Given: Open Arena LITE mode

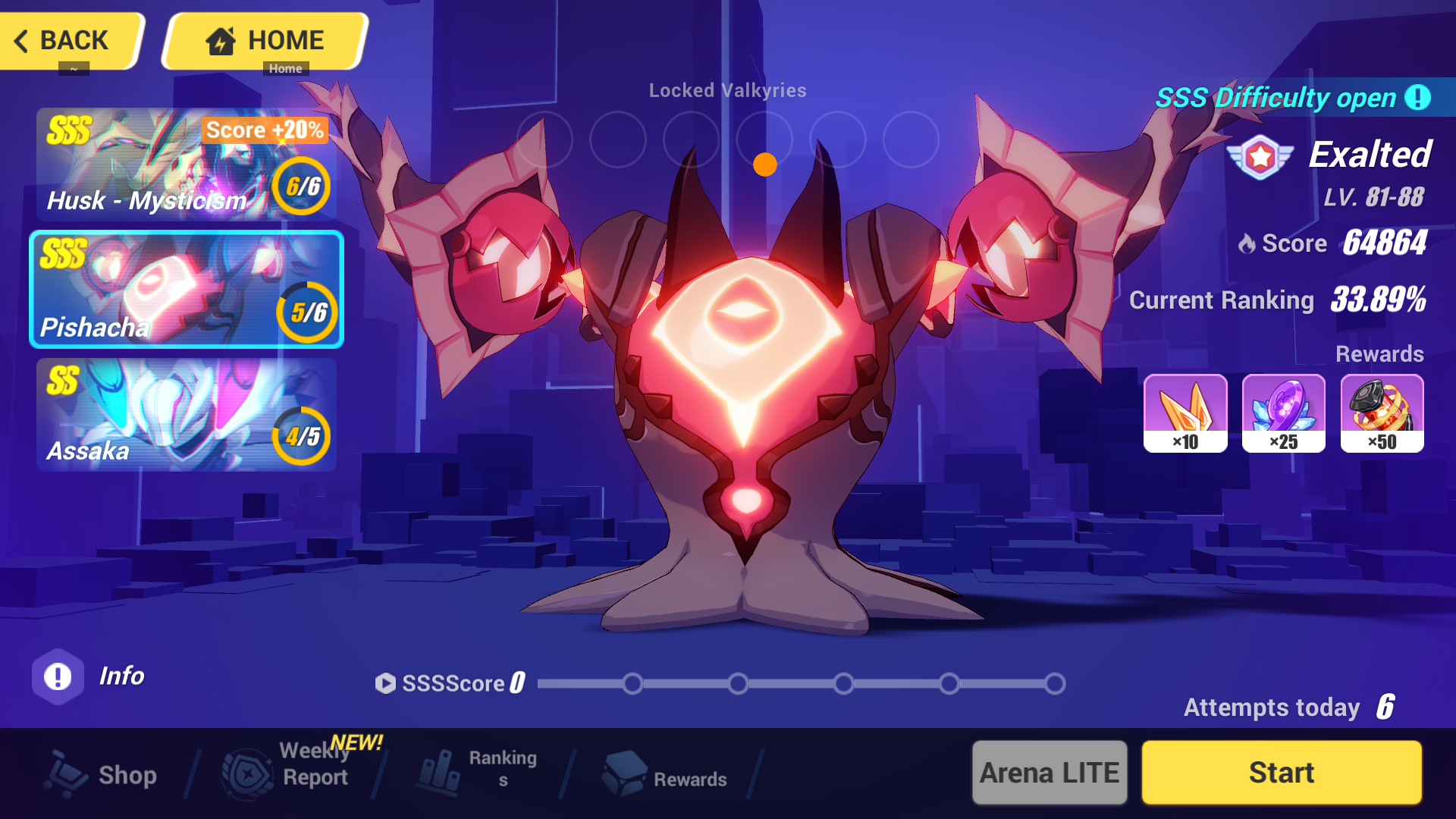Looking at the screenshot, I should tap(1050, 772).
